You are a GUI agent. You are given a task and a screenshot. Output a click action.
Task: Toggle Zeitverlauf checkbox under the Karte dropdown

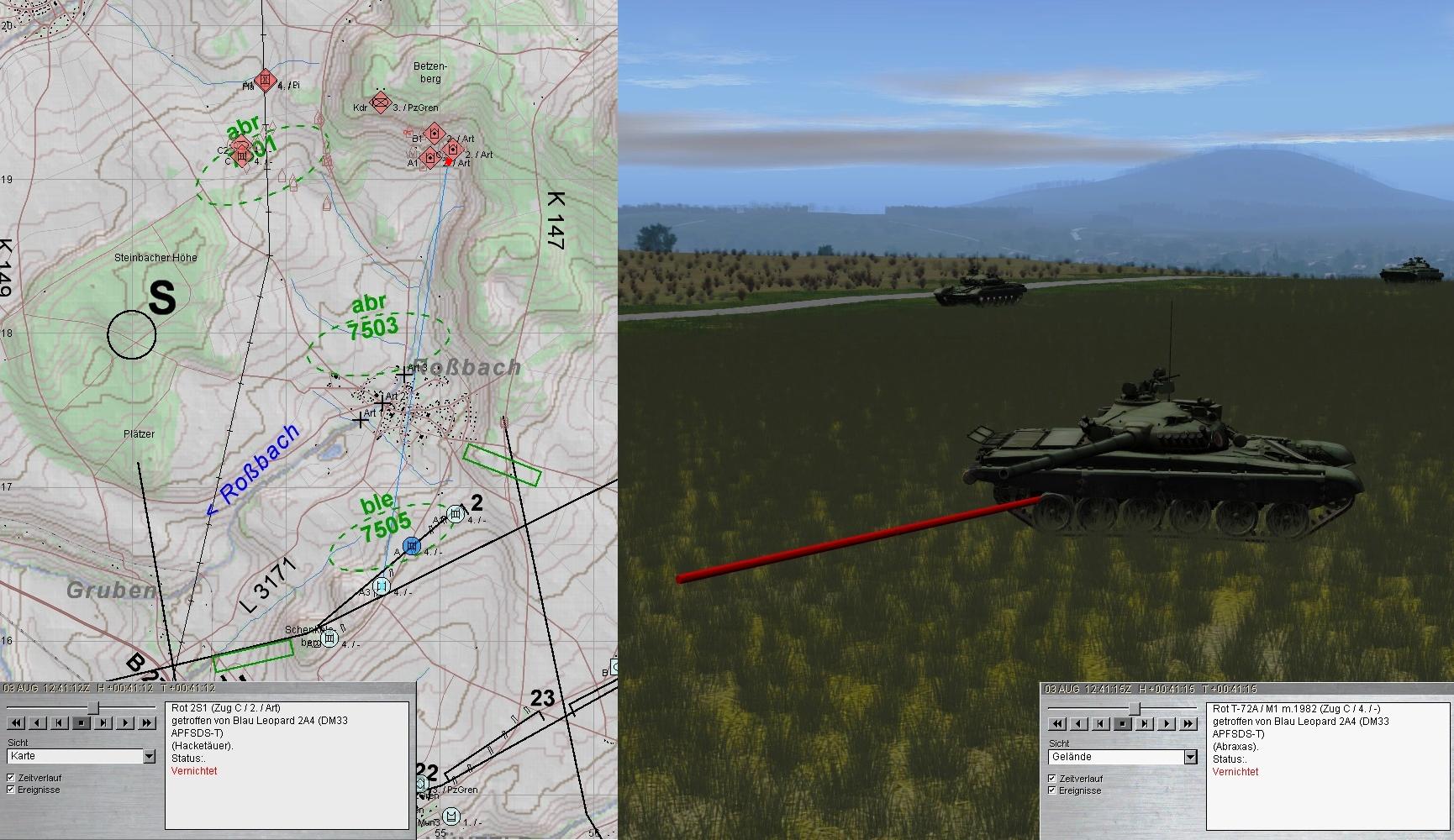(x=11, y=778)
